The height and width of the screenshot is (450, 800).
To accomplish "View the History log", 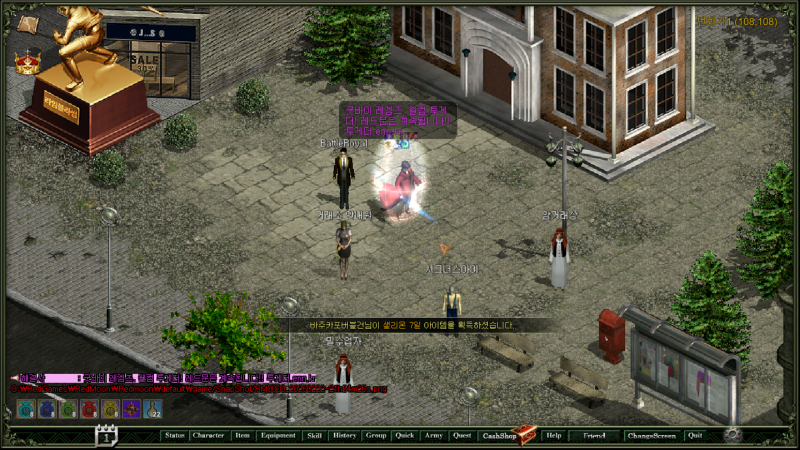I will tap(344, 435).
